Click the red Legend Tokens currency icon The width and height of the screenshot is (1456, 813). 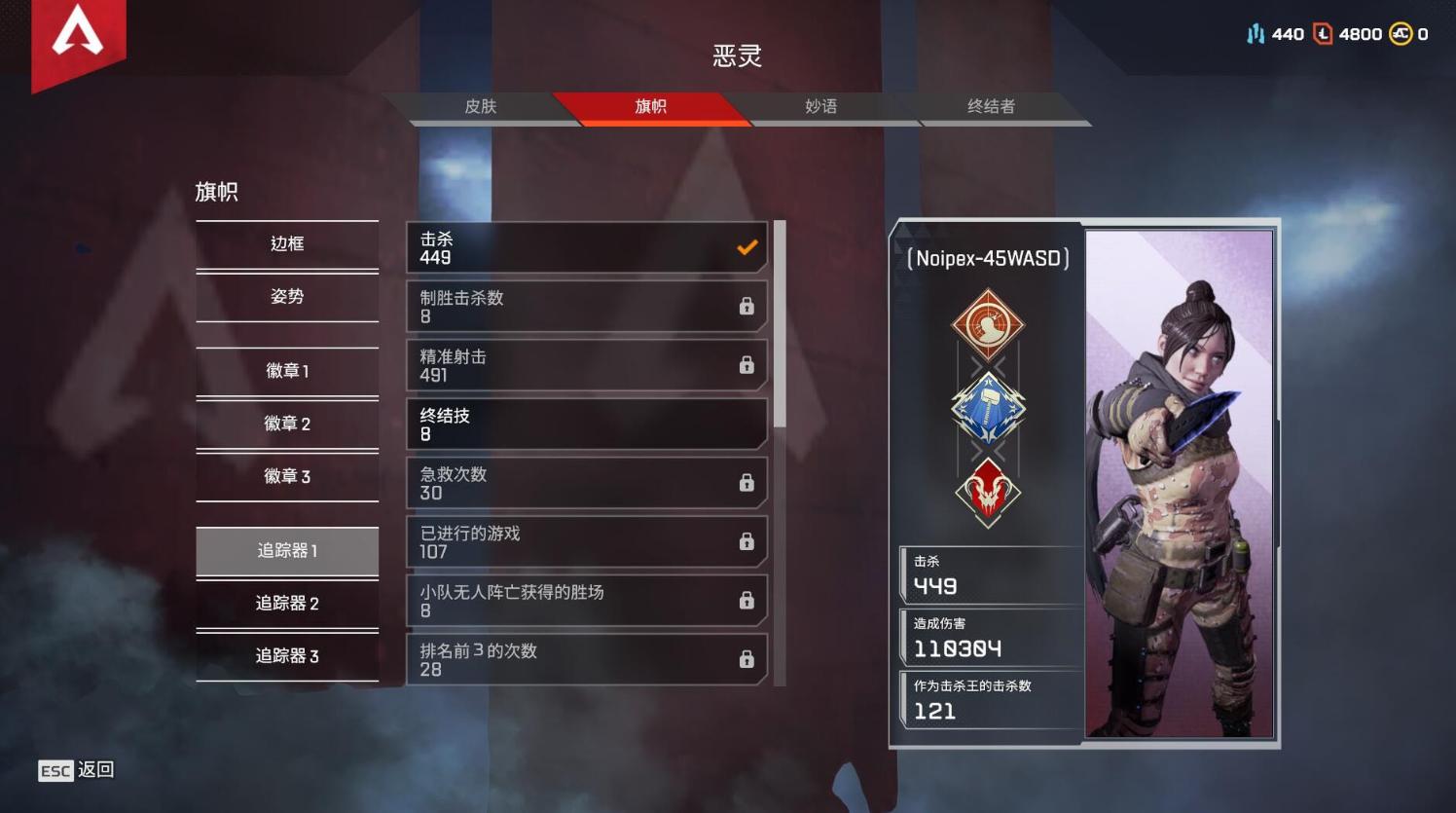tap(1323, 32)
